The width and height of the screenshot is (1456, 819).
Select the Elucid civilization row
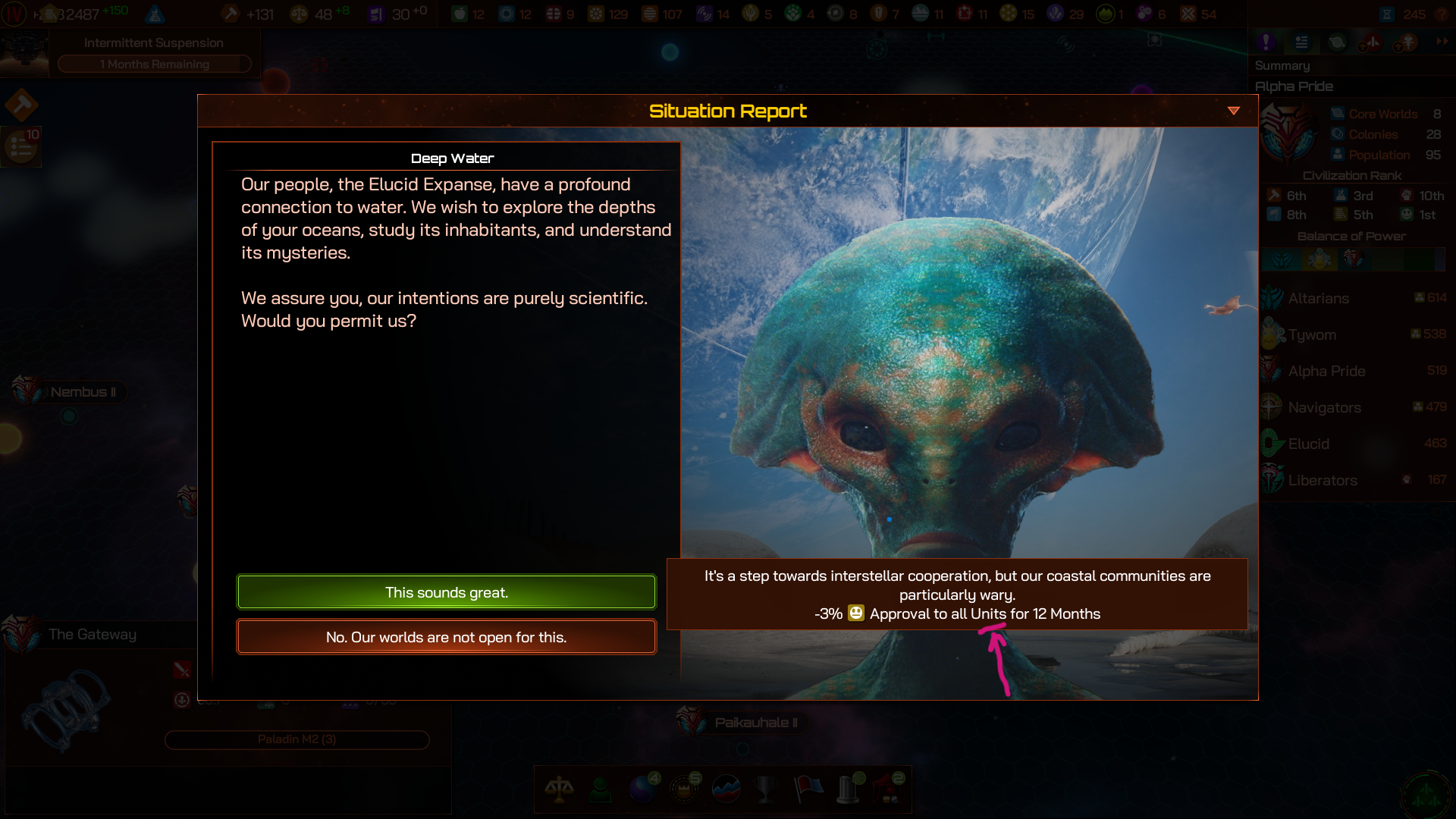pos(1354,444)
